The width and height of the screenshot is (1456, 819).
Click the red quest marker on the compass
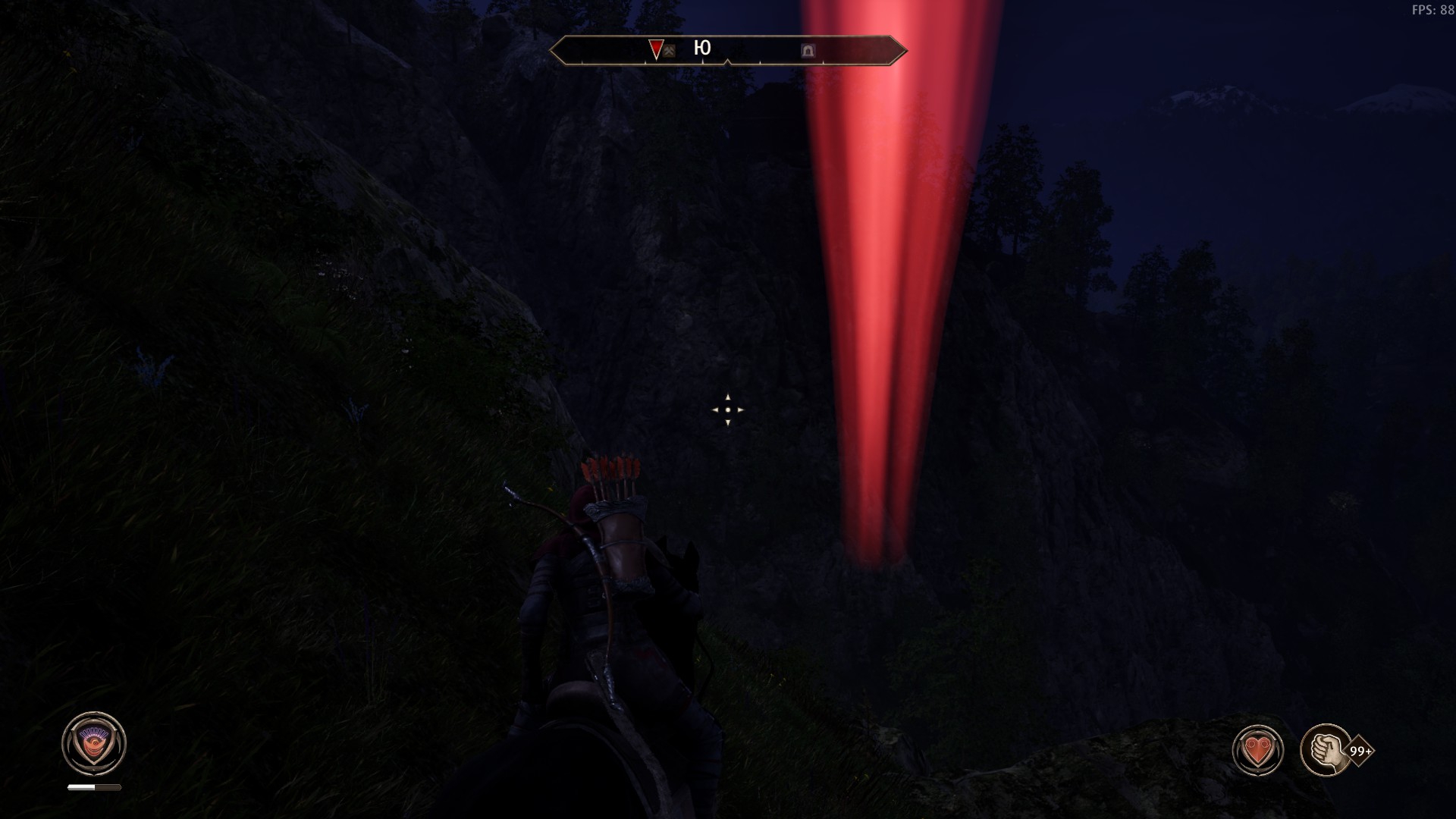point(656,49)
